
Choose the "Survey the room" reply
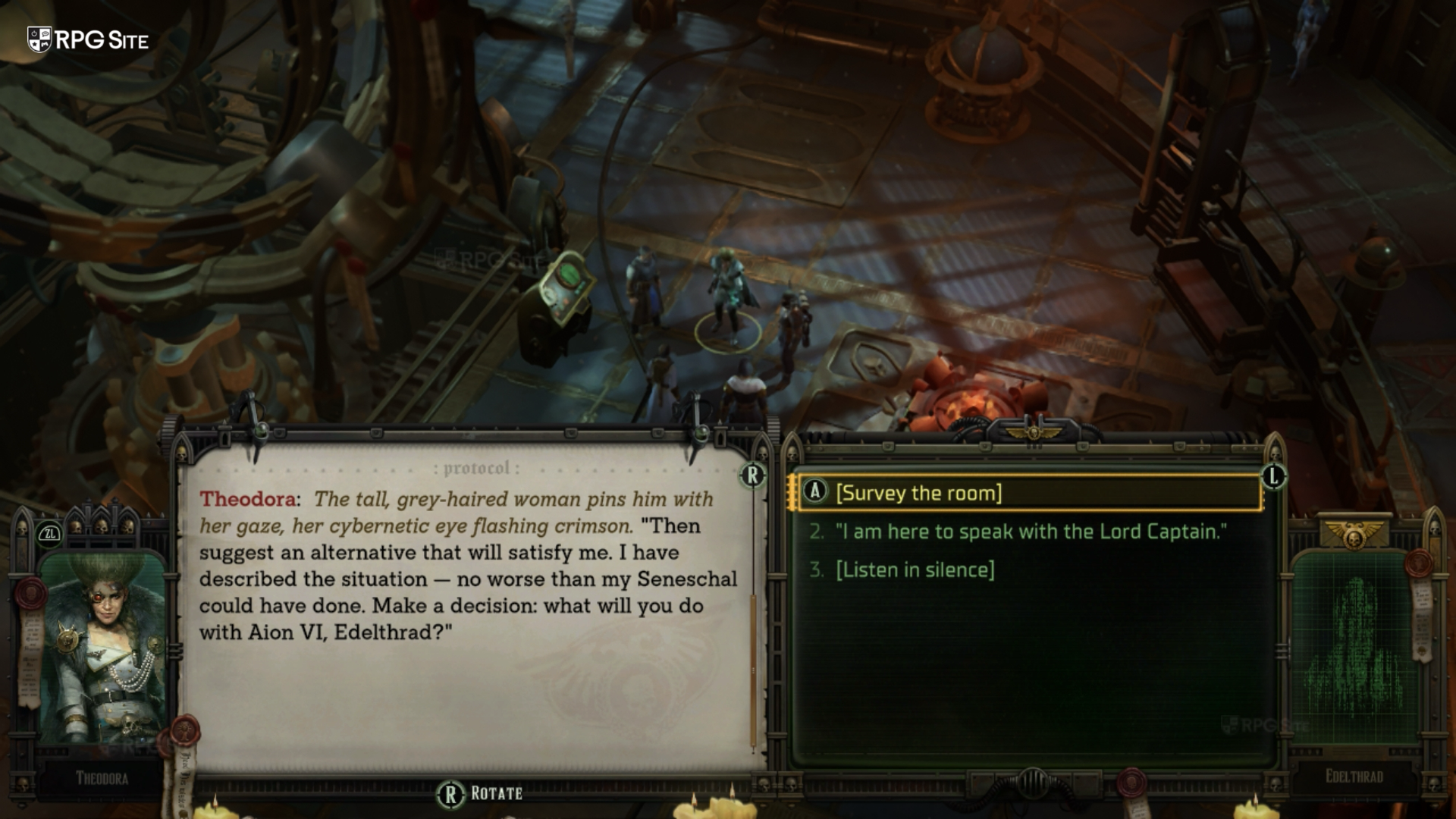tap(918, 493)
